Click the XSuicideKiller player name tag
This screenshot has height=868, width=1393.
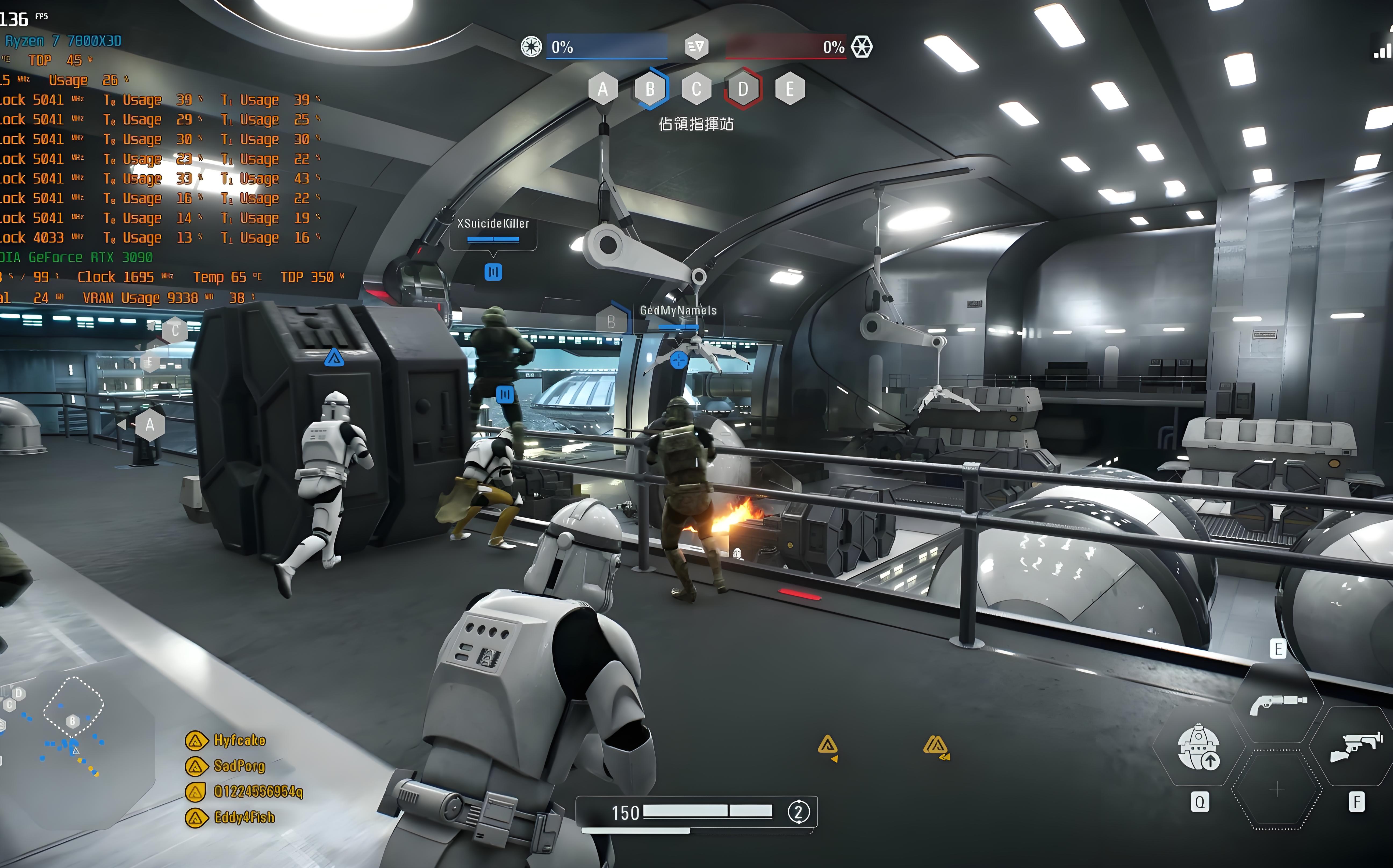(493, 224)
